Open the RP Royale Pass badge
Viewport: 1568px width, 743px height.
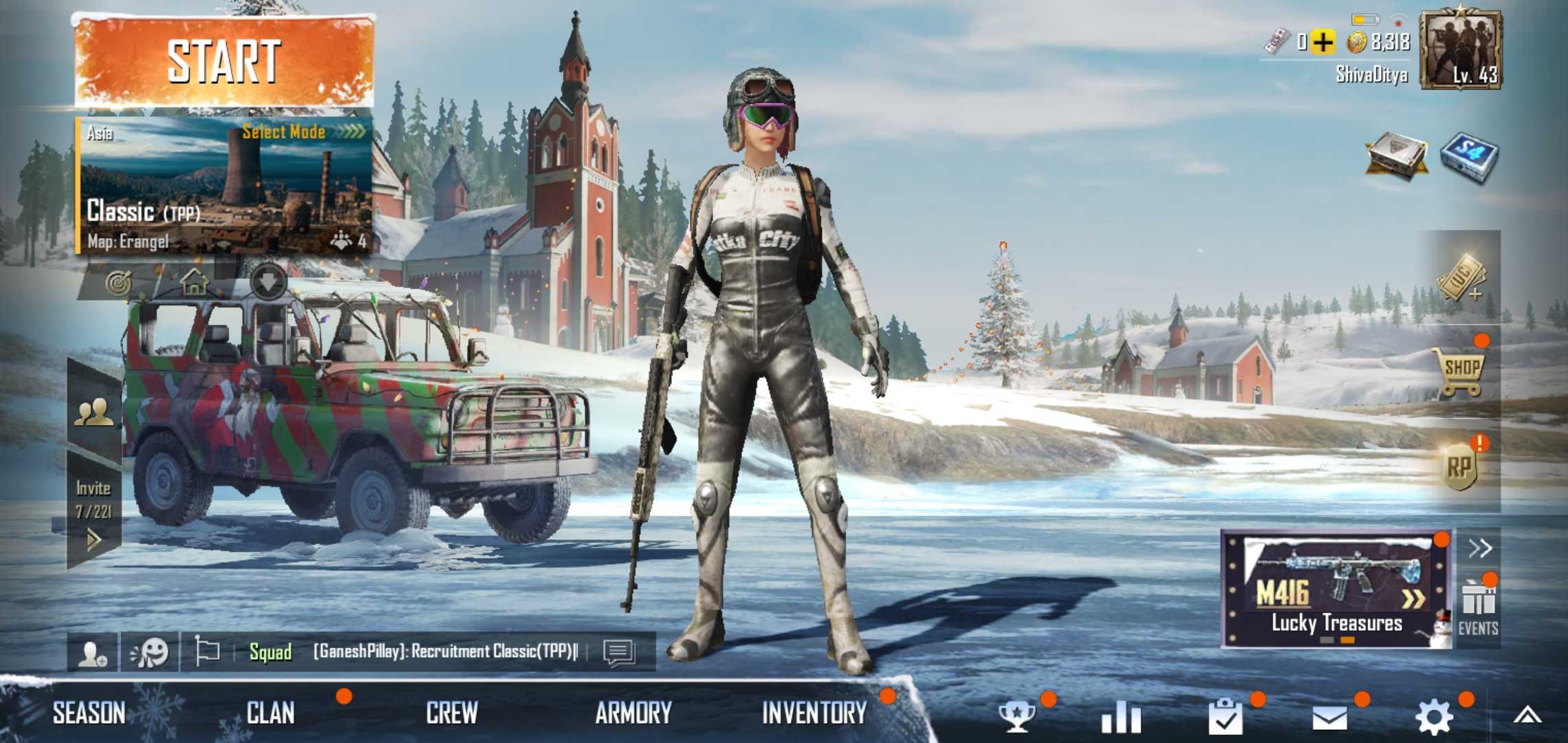[x=1459, y=469]
